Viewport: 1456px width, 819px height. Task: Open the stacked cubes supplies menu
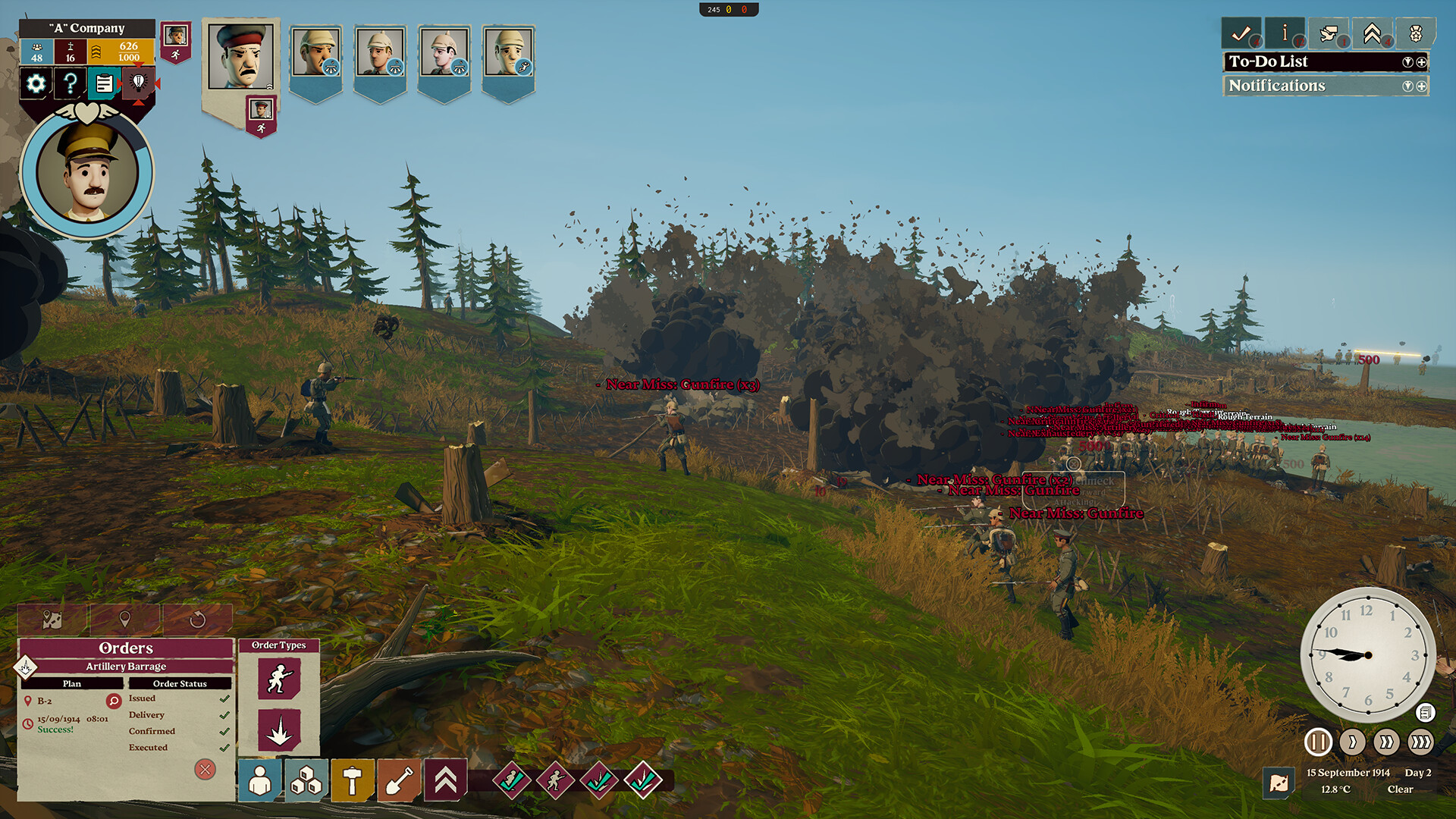coord(306,780)
